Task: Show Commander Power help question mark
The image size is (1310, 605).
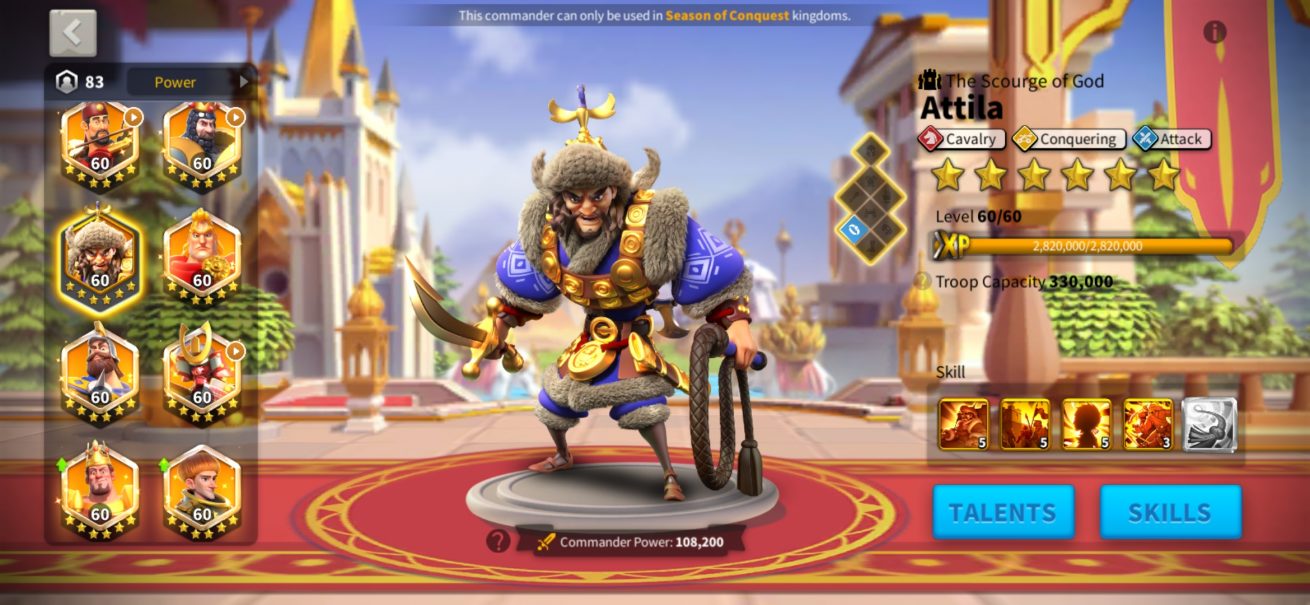Action: [x=498, y=541]
